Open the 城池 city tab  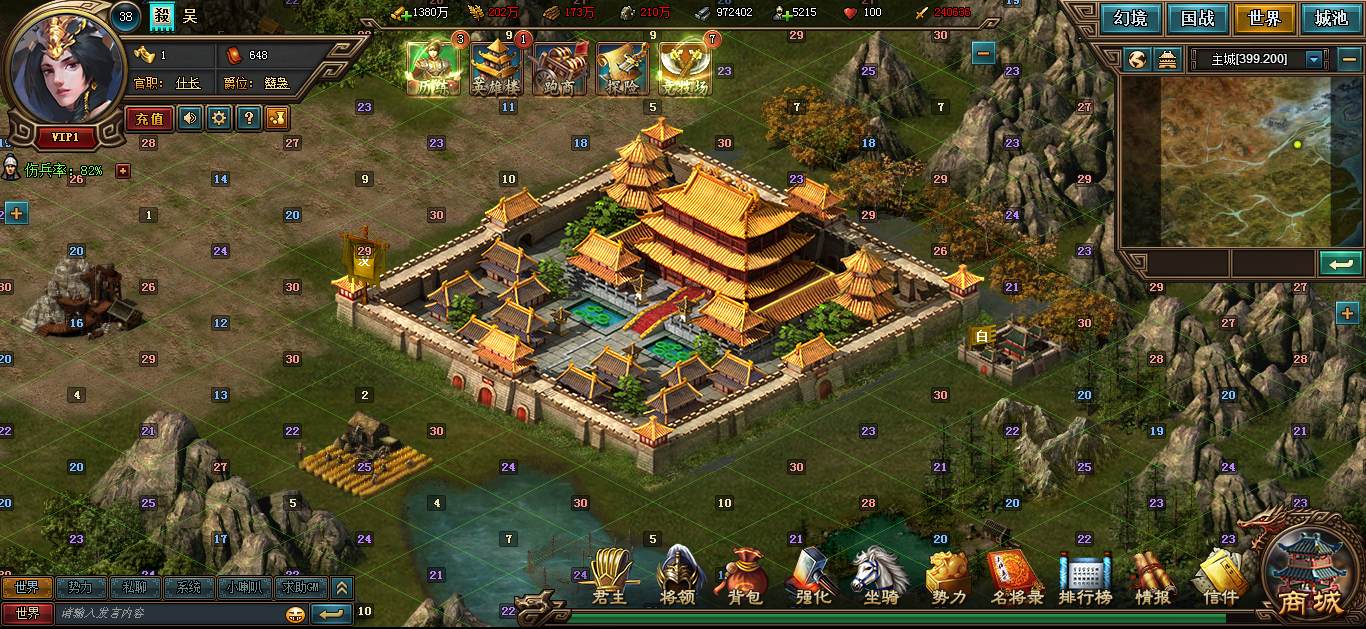[x=1331, y=18]
